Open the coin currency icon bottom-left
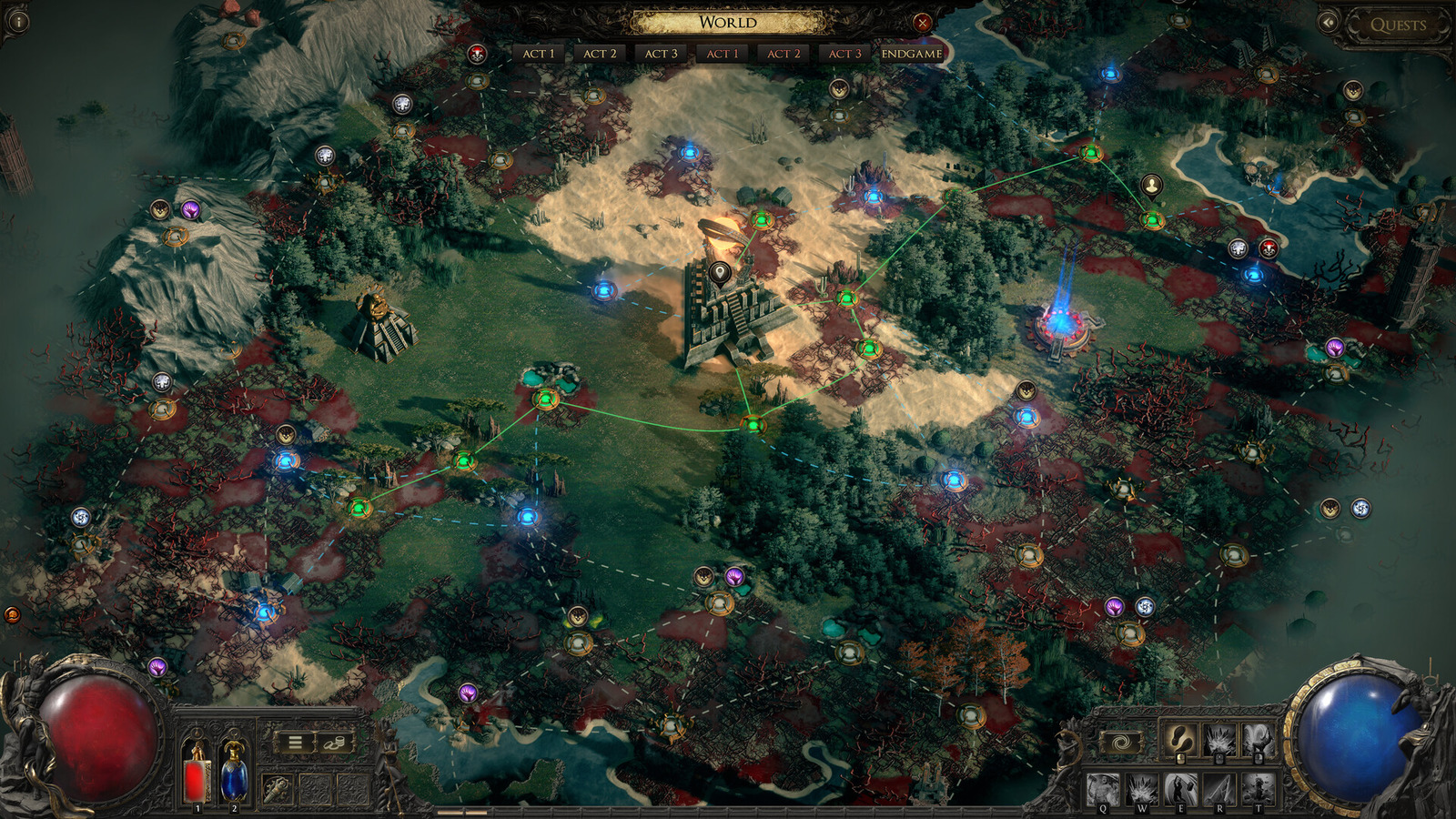 click(x=335, y=743)
